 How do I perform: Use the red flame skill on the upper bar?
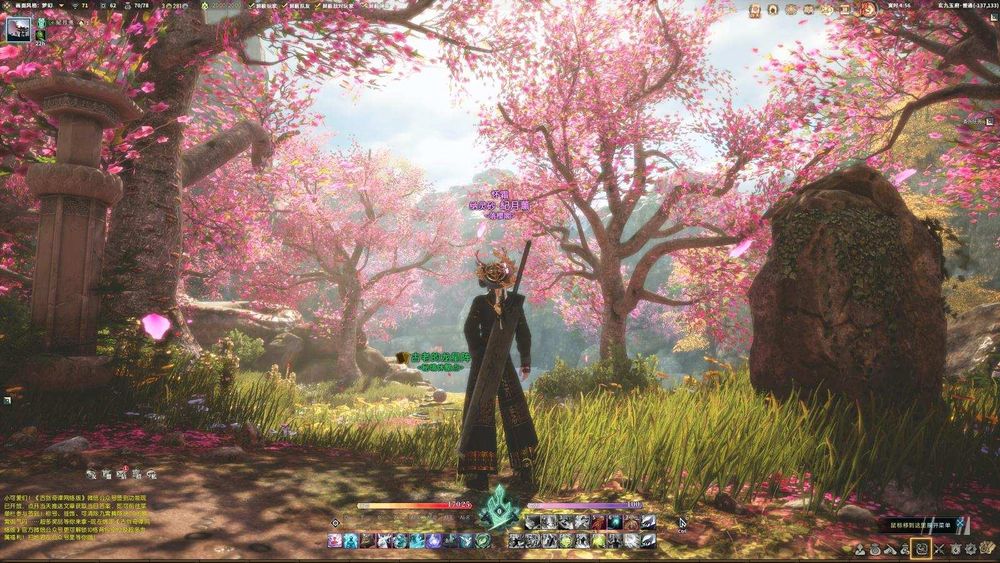click(x=599, y=522)
